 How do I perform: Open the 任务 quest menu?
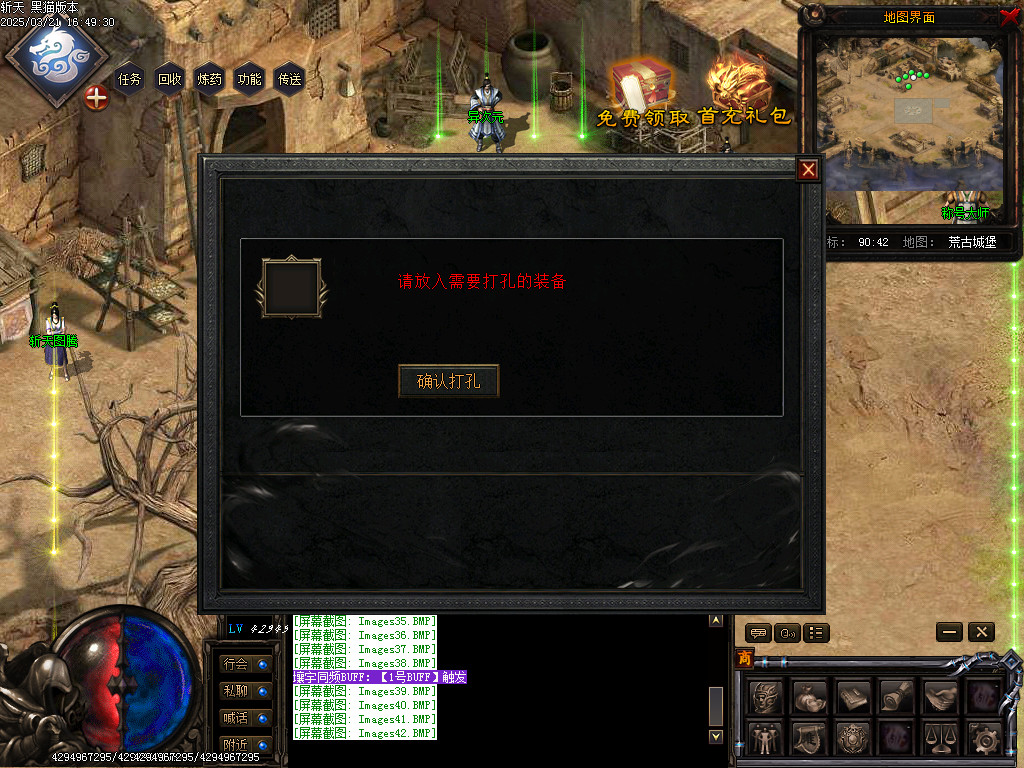click(130, 79)
